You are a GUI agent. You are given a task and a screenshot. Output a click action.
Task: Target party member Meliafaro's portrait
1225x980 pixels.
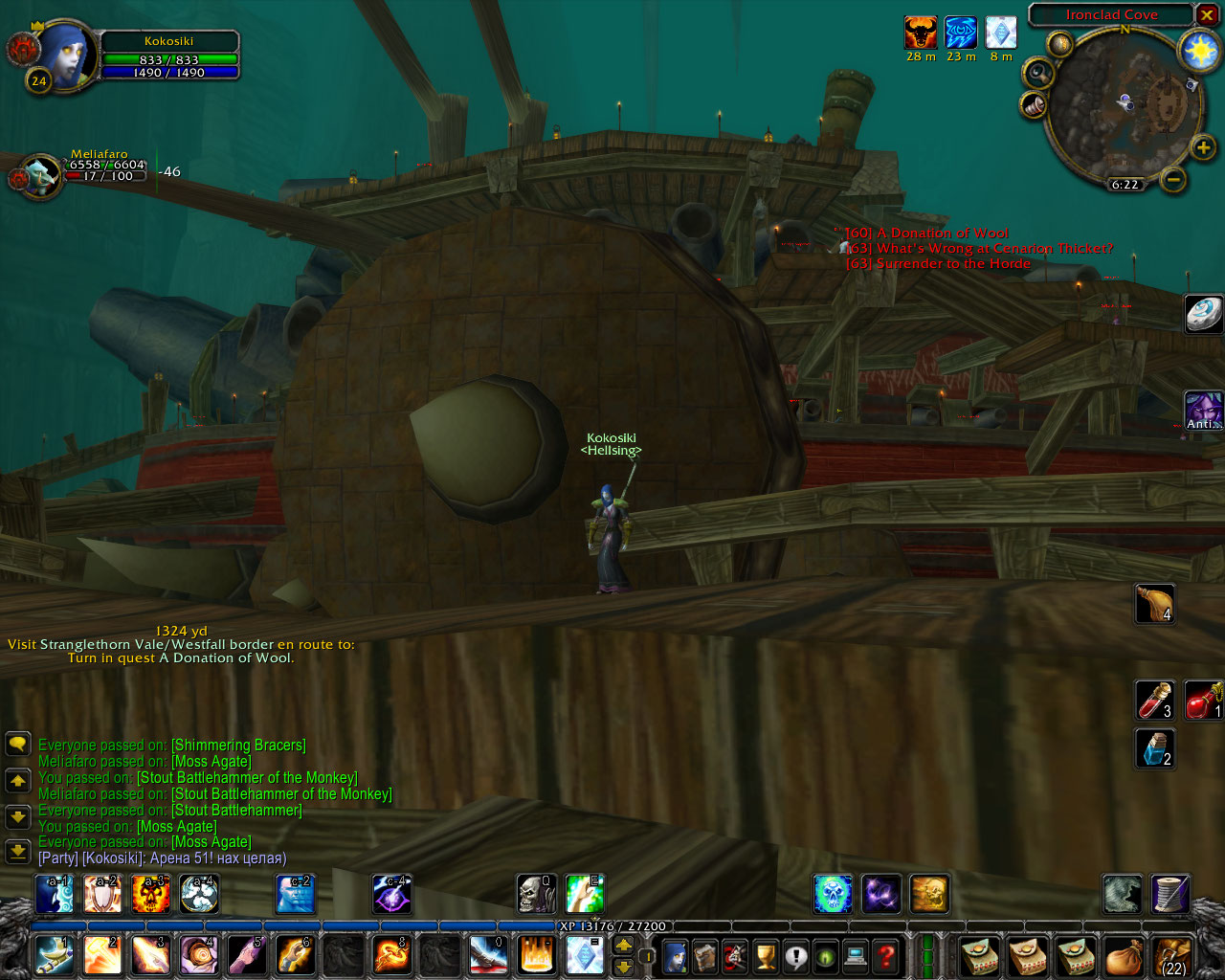point(41,176)
